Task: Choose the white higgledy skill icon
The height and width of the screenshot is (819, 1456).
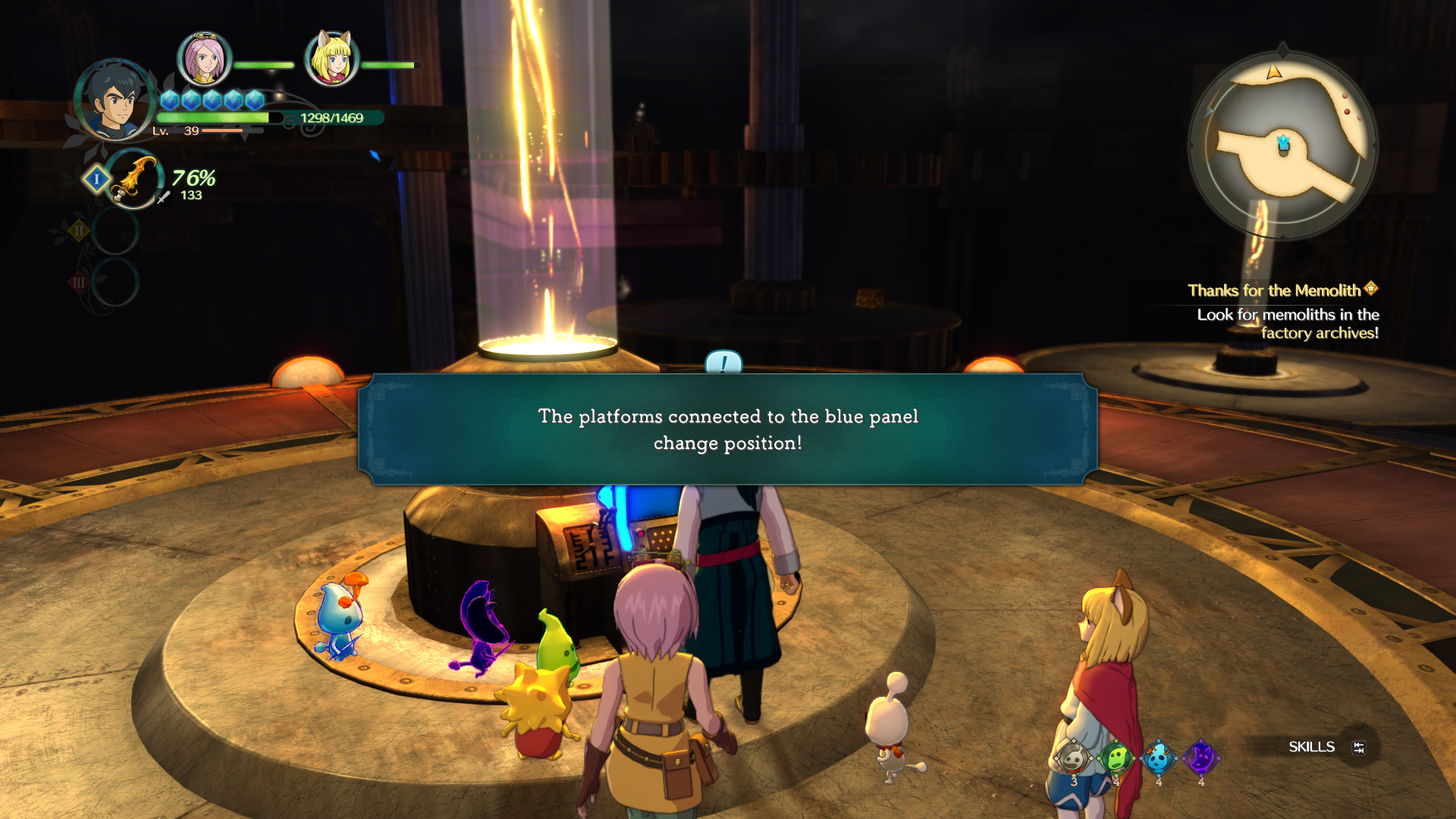Action: pos(1073,758)
